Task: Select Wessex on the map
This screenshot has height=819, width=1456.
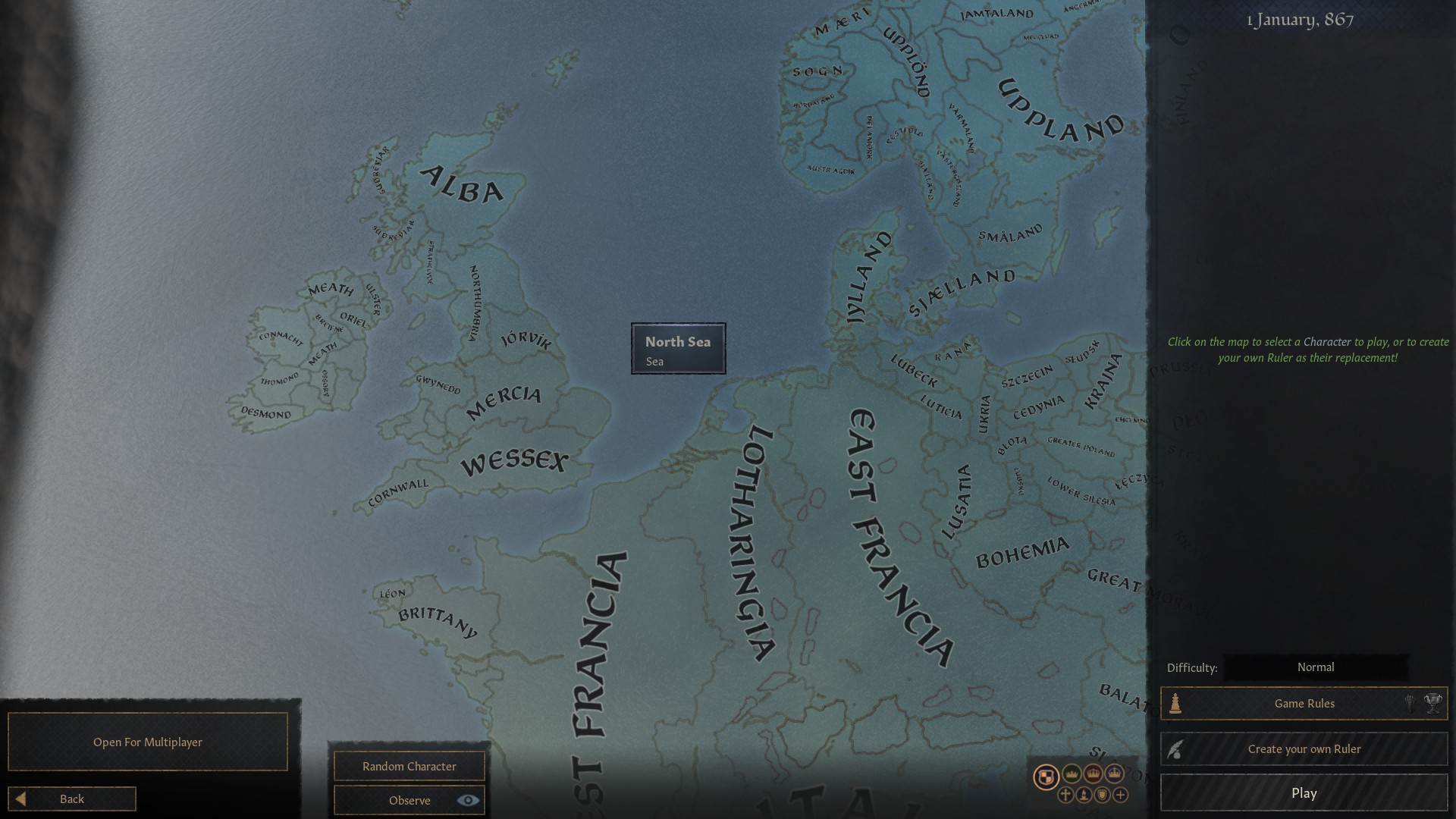Action: coord(516,461)
